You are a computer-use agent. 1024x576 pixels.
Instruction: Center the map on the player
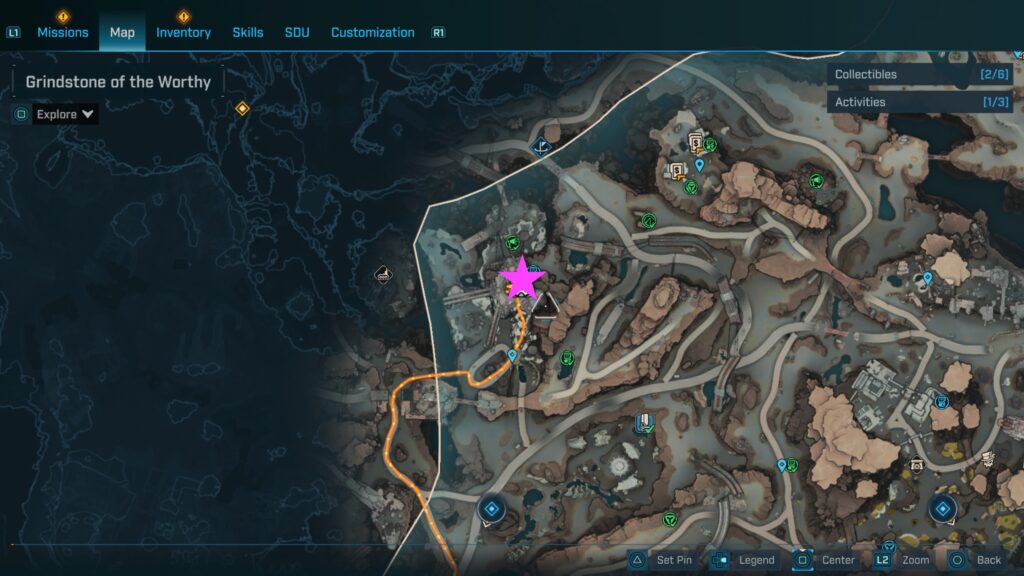pyautogui.click(x=825, y=560)
